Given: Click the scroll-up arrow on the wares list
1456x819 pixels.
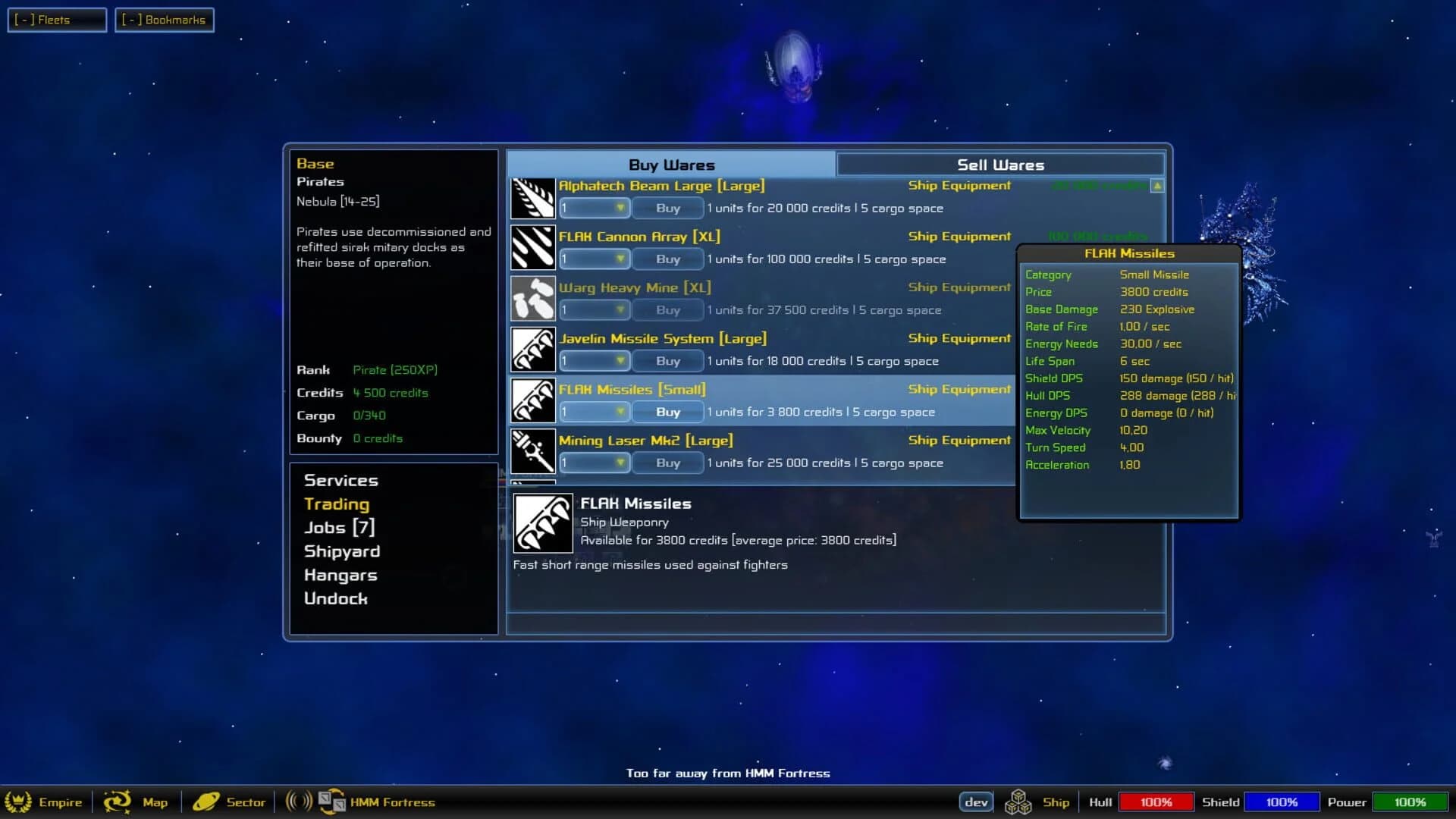Looking at the screenshot, I should coord(1156,186).
